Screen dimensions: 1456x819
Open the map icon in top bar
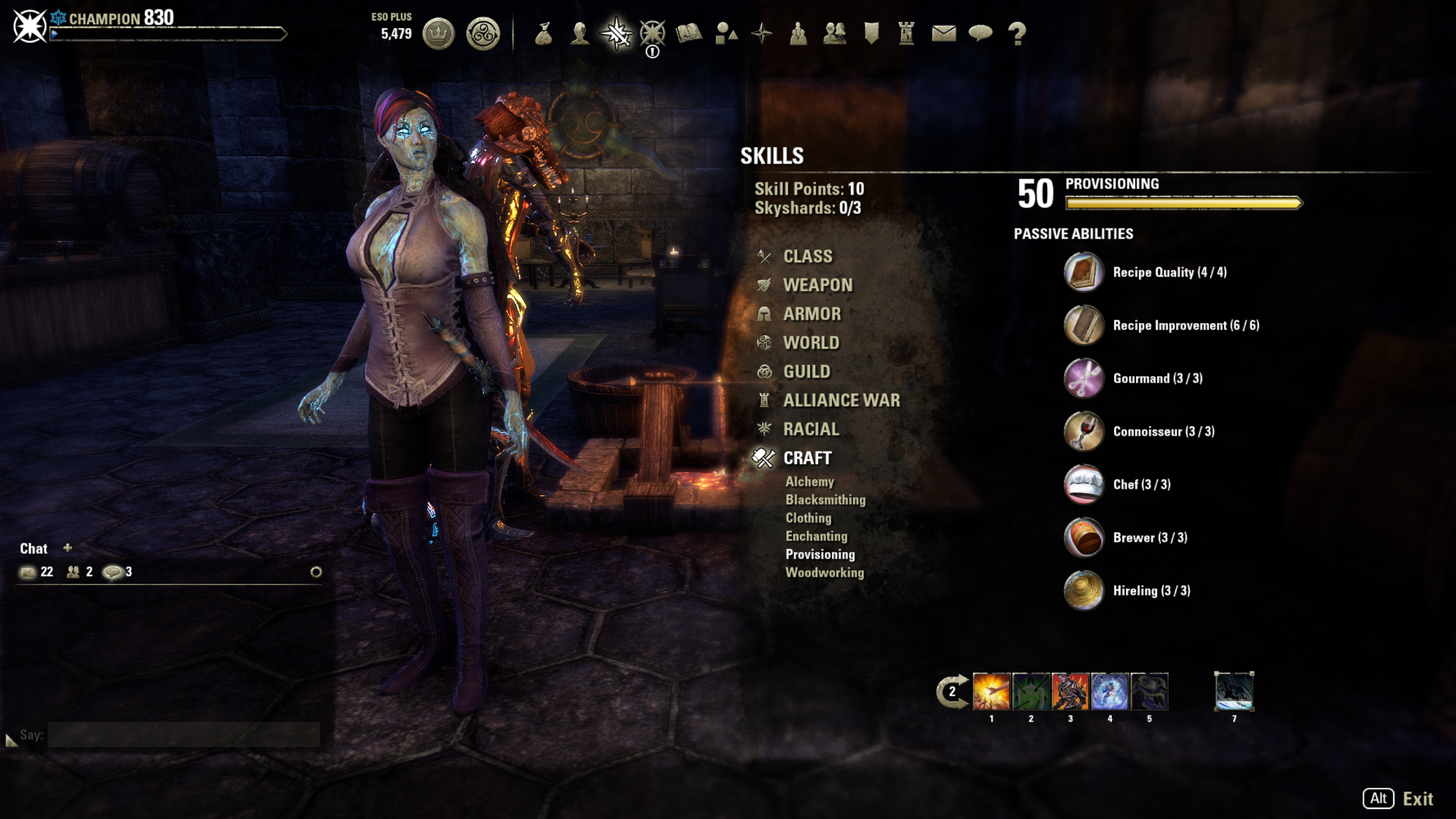point(726,33)
